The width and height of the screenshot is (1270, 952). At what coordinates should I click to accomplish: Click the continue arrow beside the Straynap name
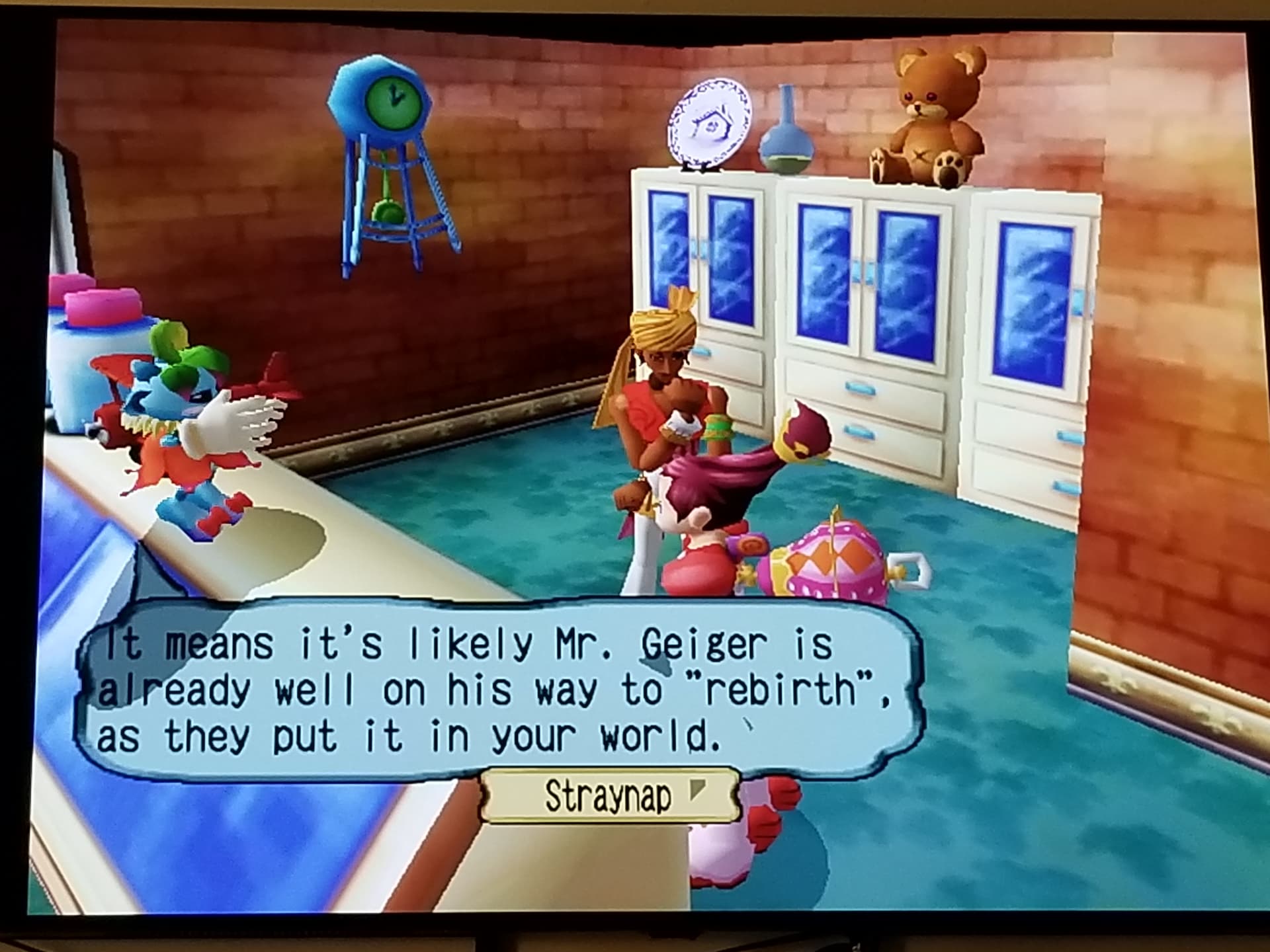coord(697,789)
